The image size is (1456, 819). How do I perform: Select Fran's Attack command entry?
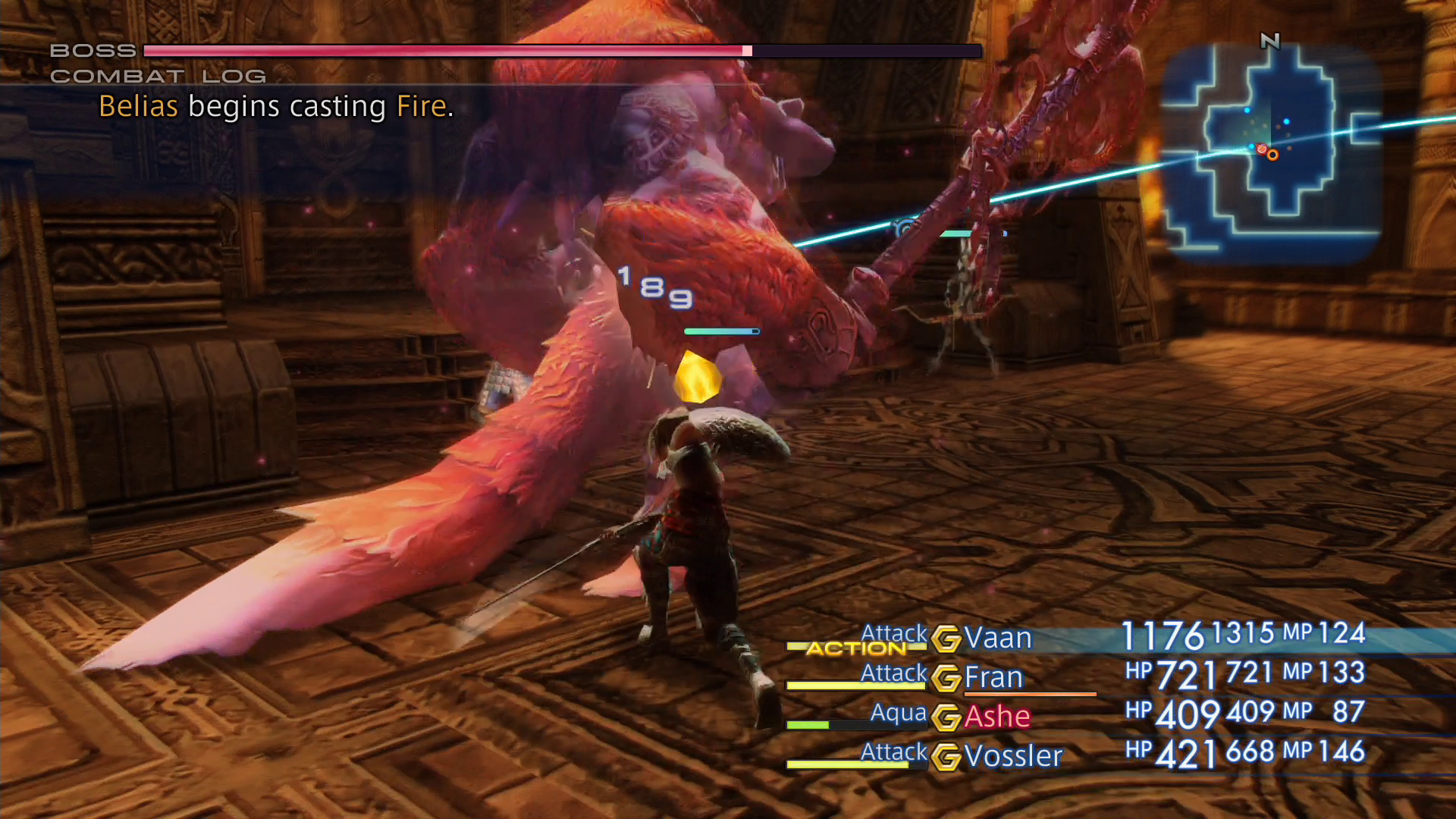(893, 673)
